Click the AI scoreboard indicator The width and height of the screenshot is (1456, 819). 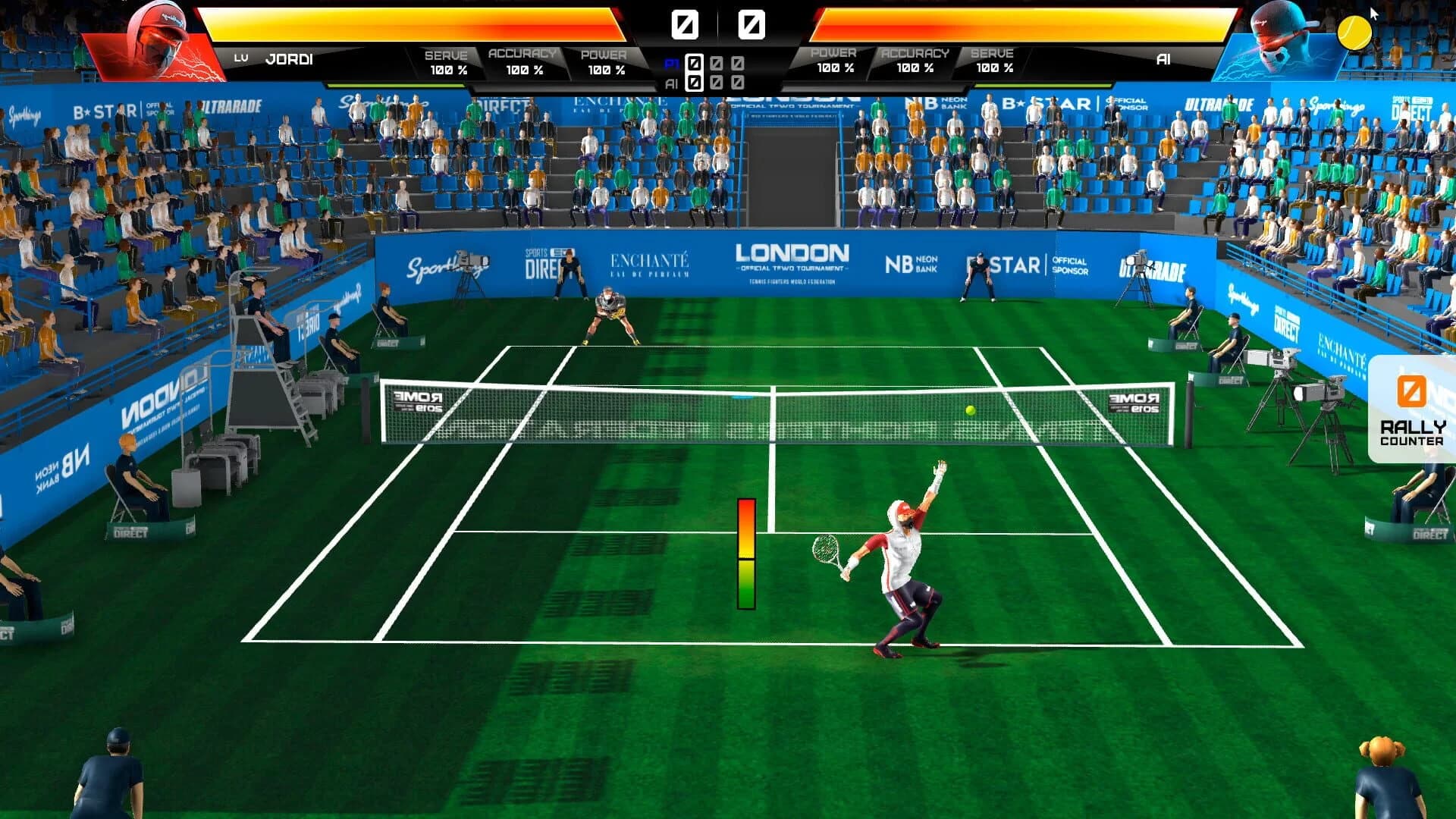pyautogui.click(x=670, y=80)
